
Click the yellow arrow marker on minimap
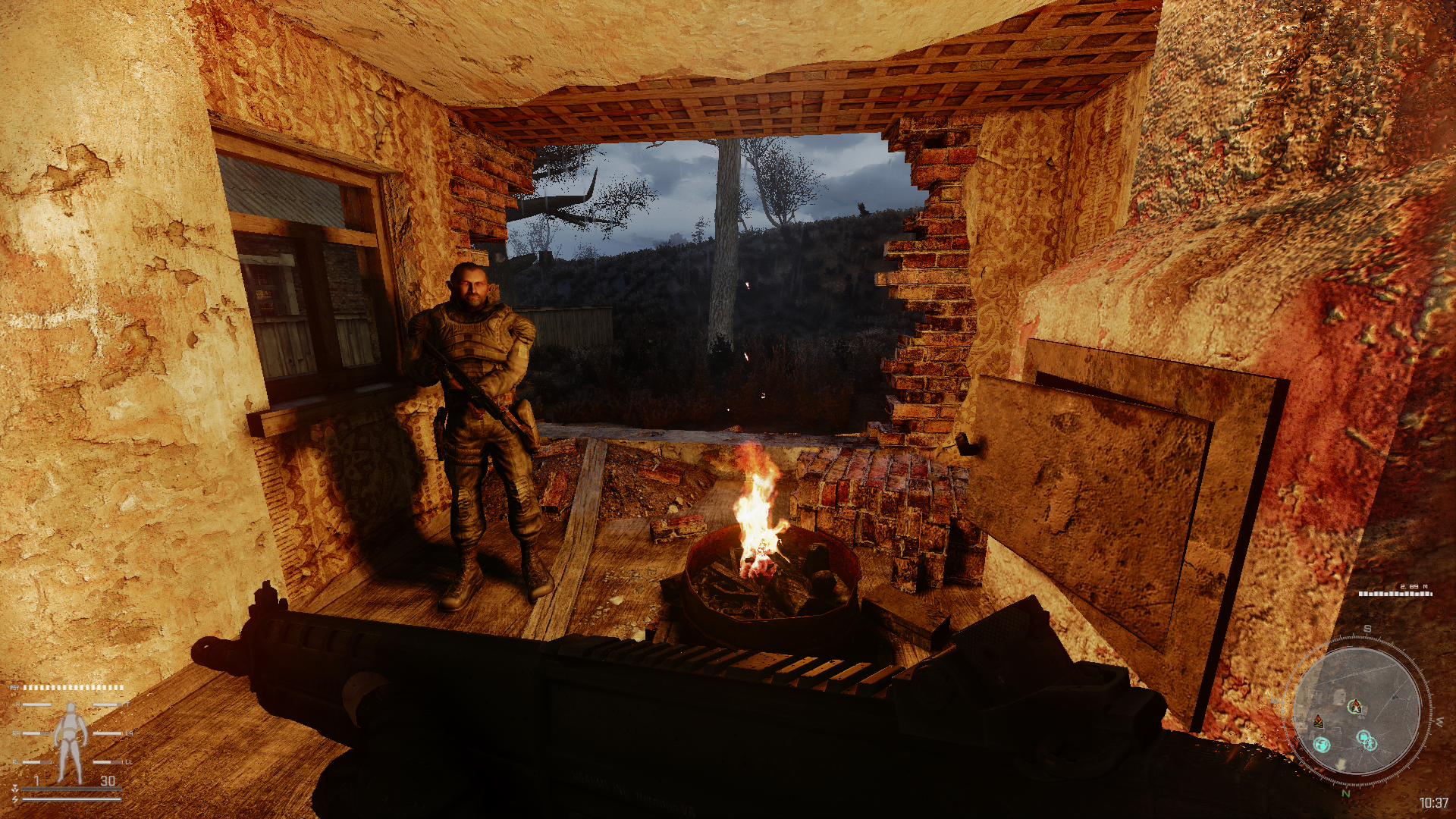tap(1340, 764)
